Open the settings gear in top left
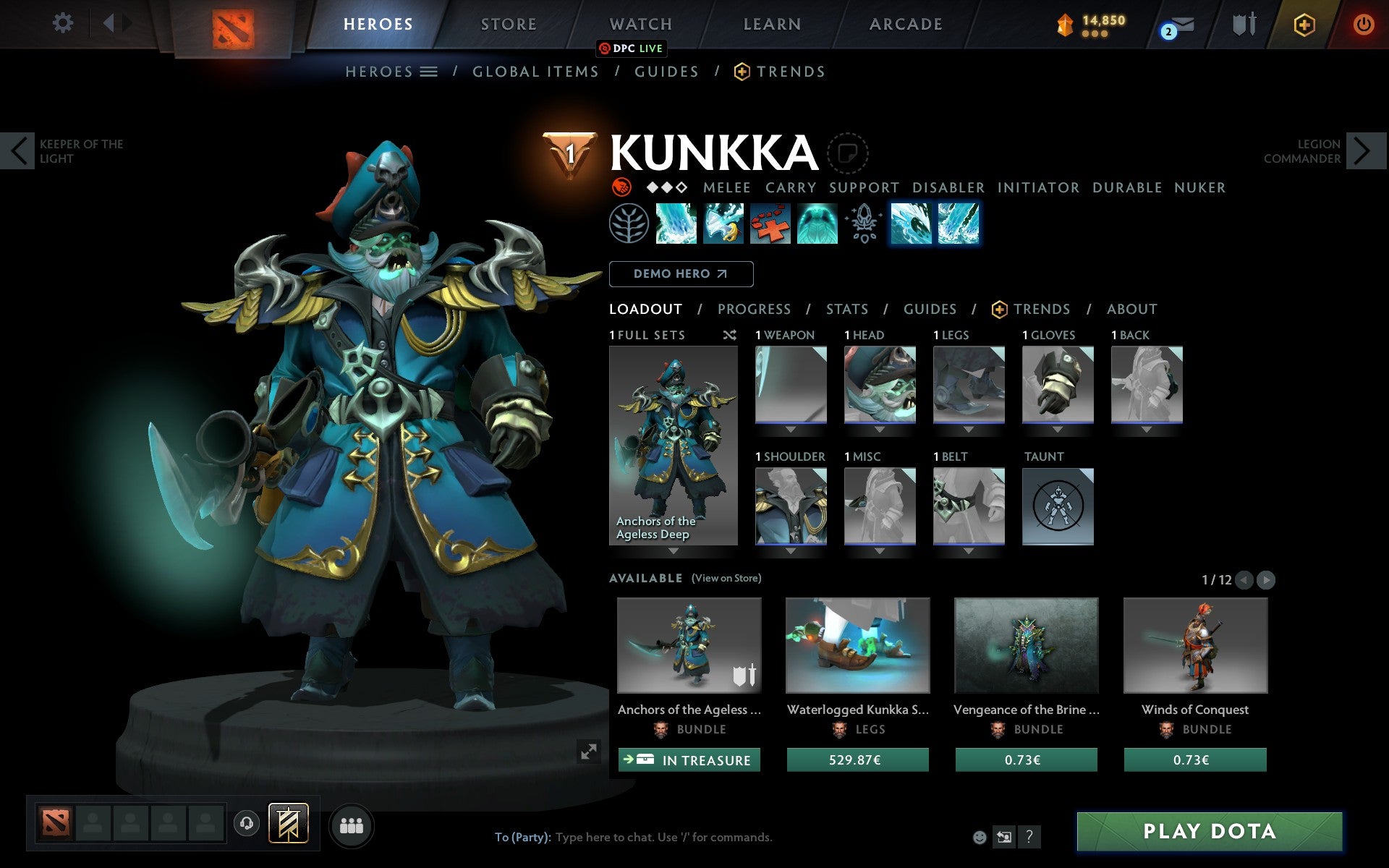Image resolution: width=1389 pixels, height=868 pixels. click(63, 23)
